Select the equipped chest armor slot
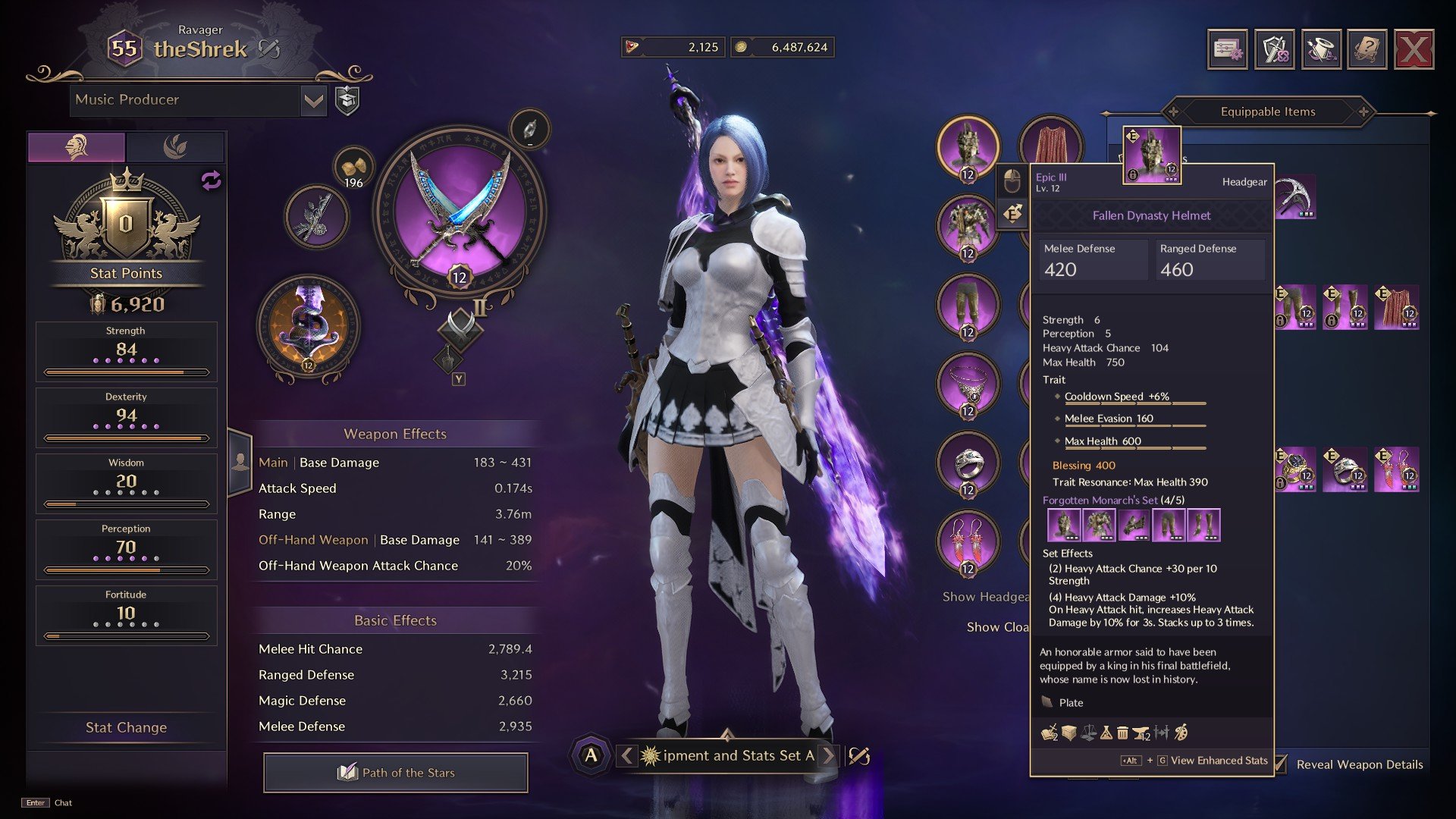 coord(968,226)
